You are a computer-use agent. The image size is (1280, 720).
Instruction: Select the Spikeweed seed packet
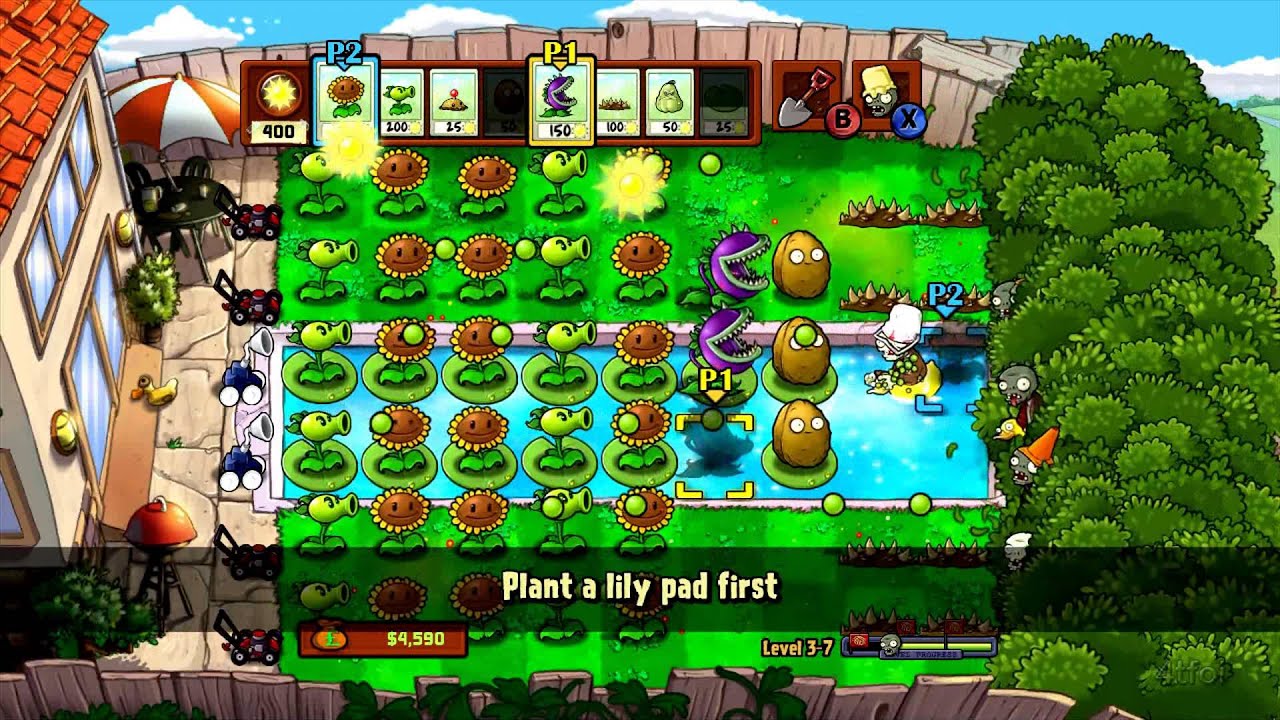tap(616, 102)
